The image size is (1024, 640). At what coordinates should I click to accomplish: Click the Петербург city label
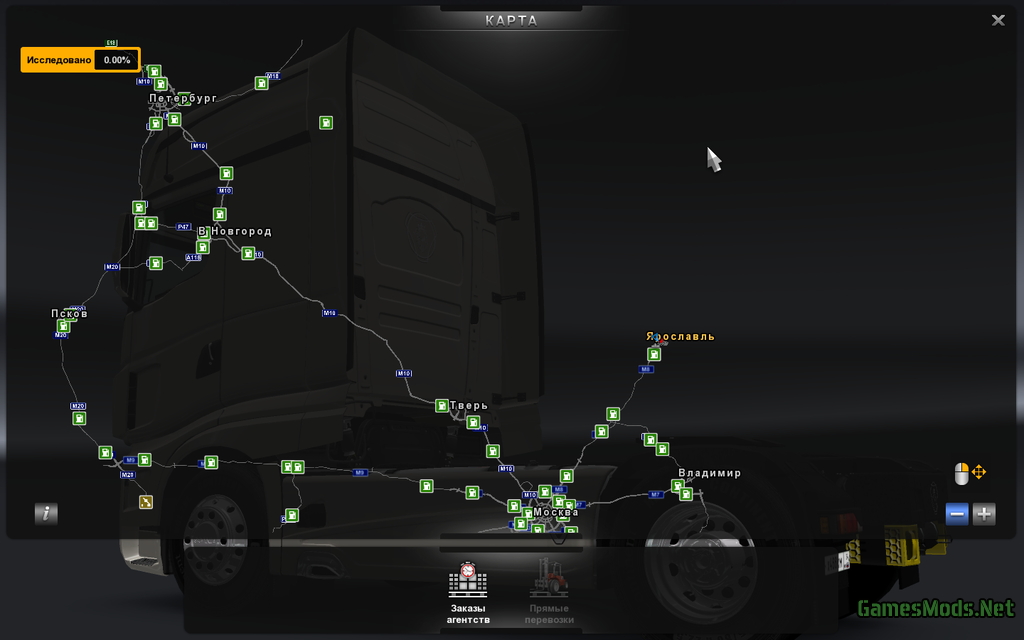[x=183, y=99]
